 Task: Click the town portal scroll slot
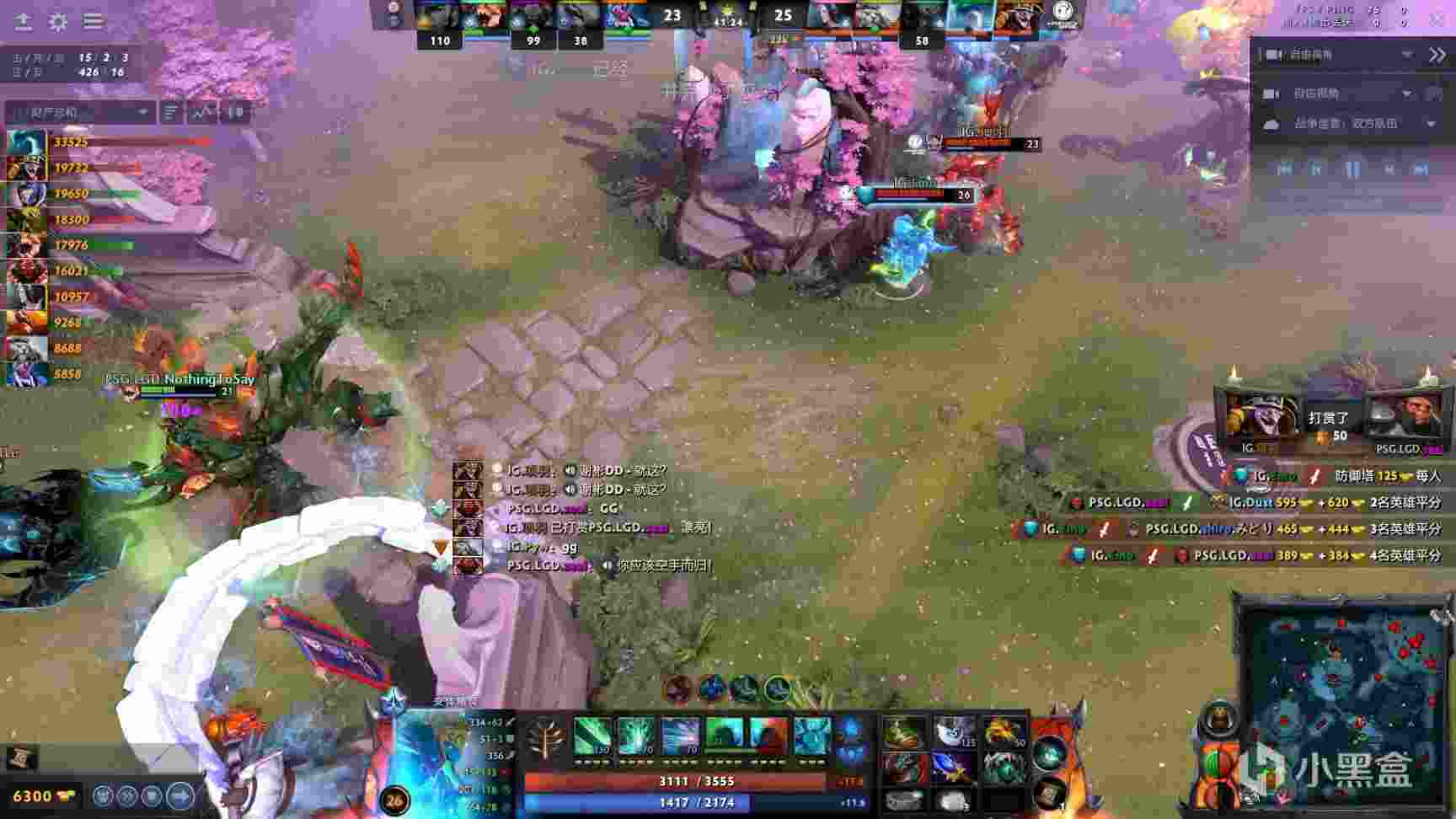1049,794
